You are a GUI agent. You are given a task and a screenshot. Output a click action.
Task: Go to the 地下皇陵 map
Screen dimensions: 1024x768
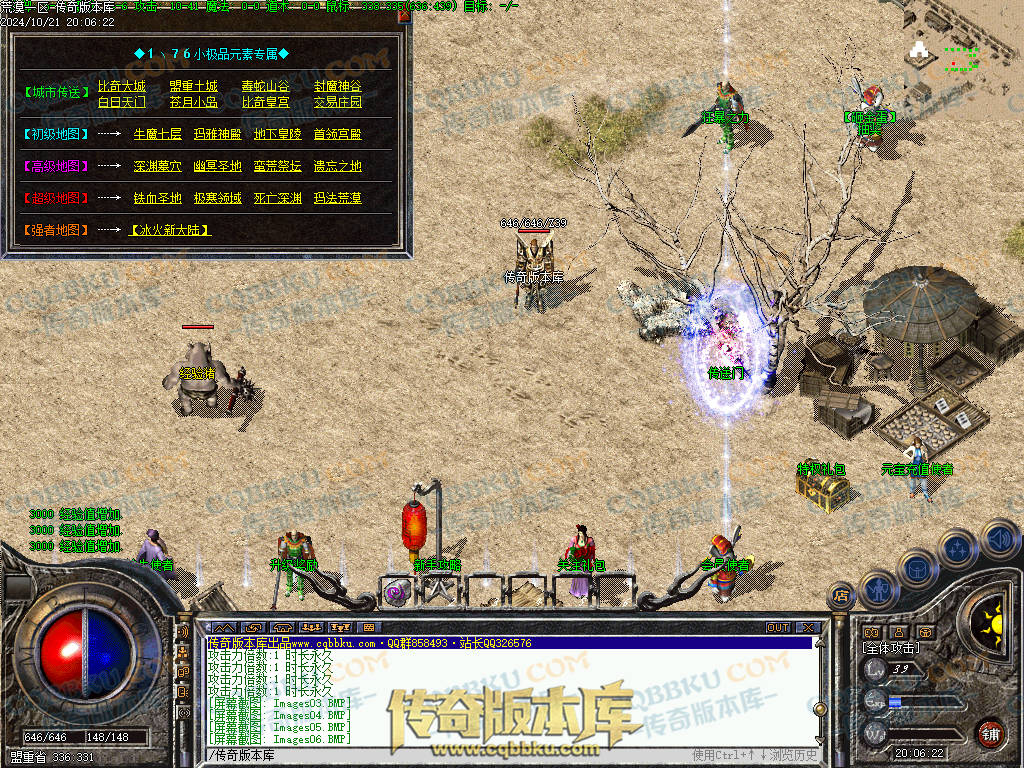(x=277, y=134)
